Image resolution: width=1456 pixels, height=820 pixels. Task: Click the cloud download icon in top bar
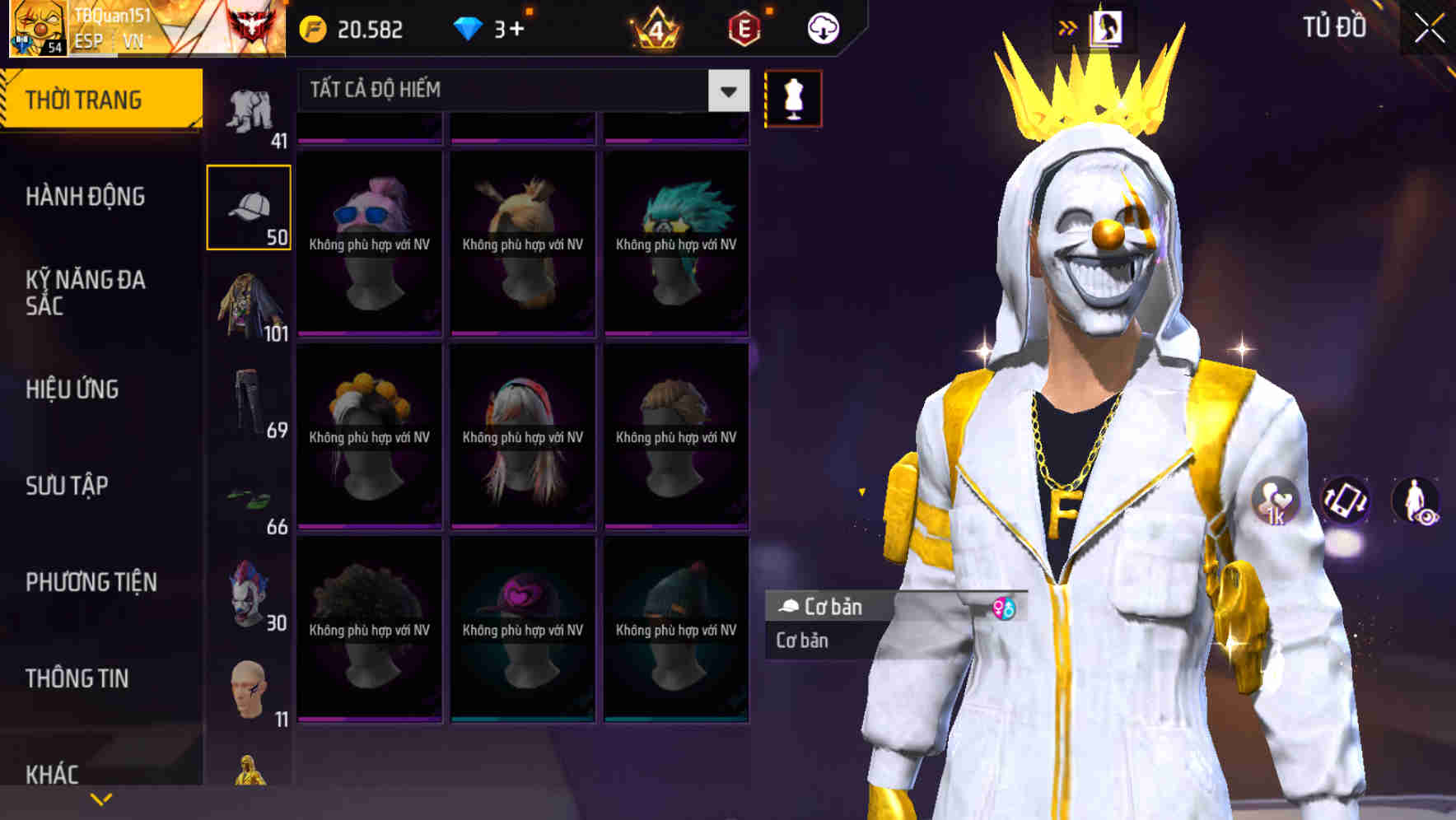pos(823,27)
